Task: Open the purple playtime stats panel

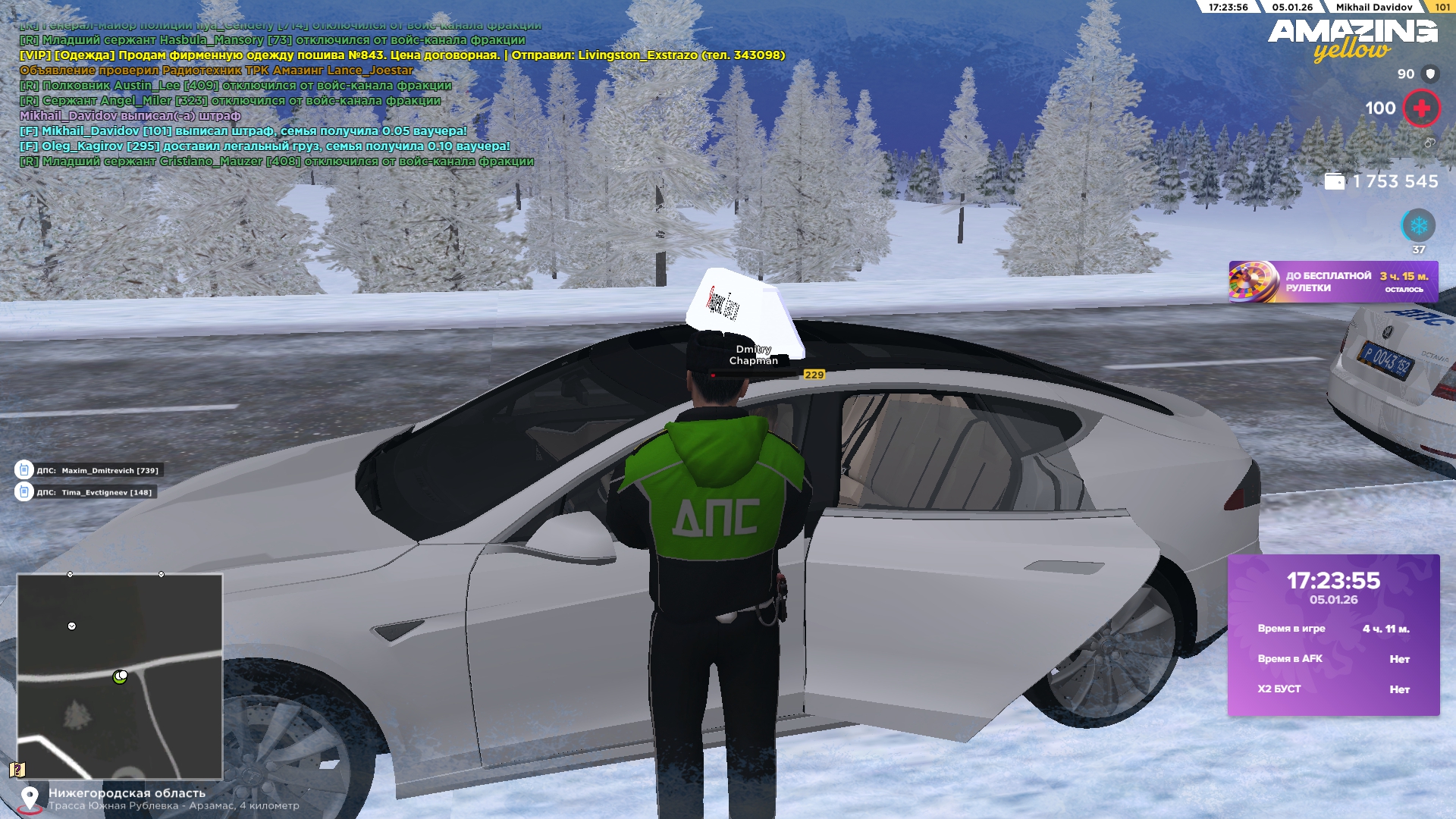Action: [1333, 635]
